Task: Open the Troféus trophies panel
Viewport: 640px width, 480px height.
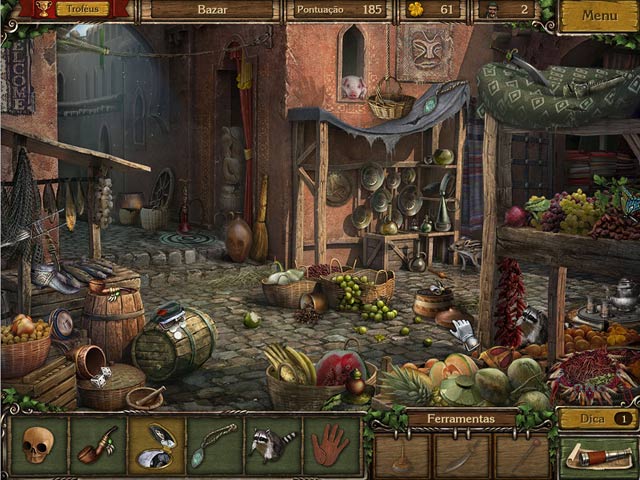Action: [x=82, y=9]
